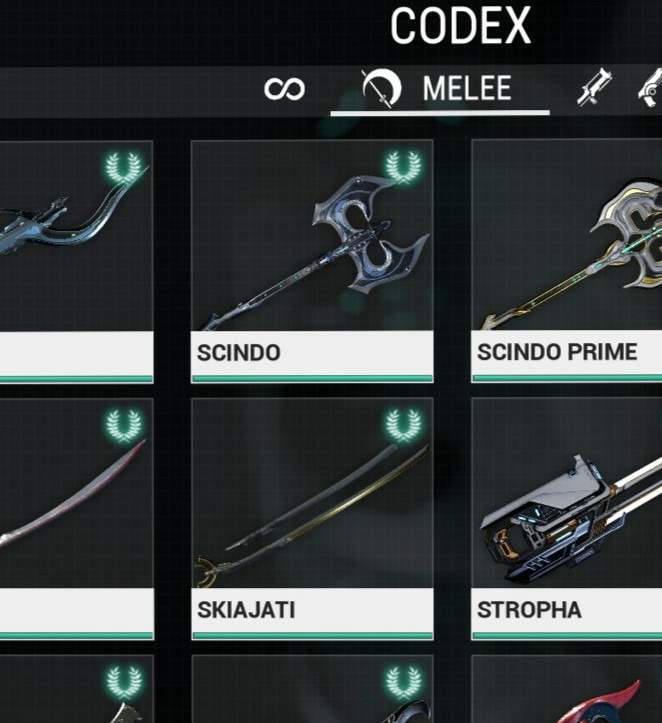Select the Scindo Prime codex card

click(x=567, y=261)
